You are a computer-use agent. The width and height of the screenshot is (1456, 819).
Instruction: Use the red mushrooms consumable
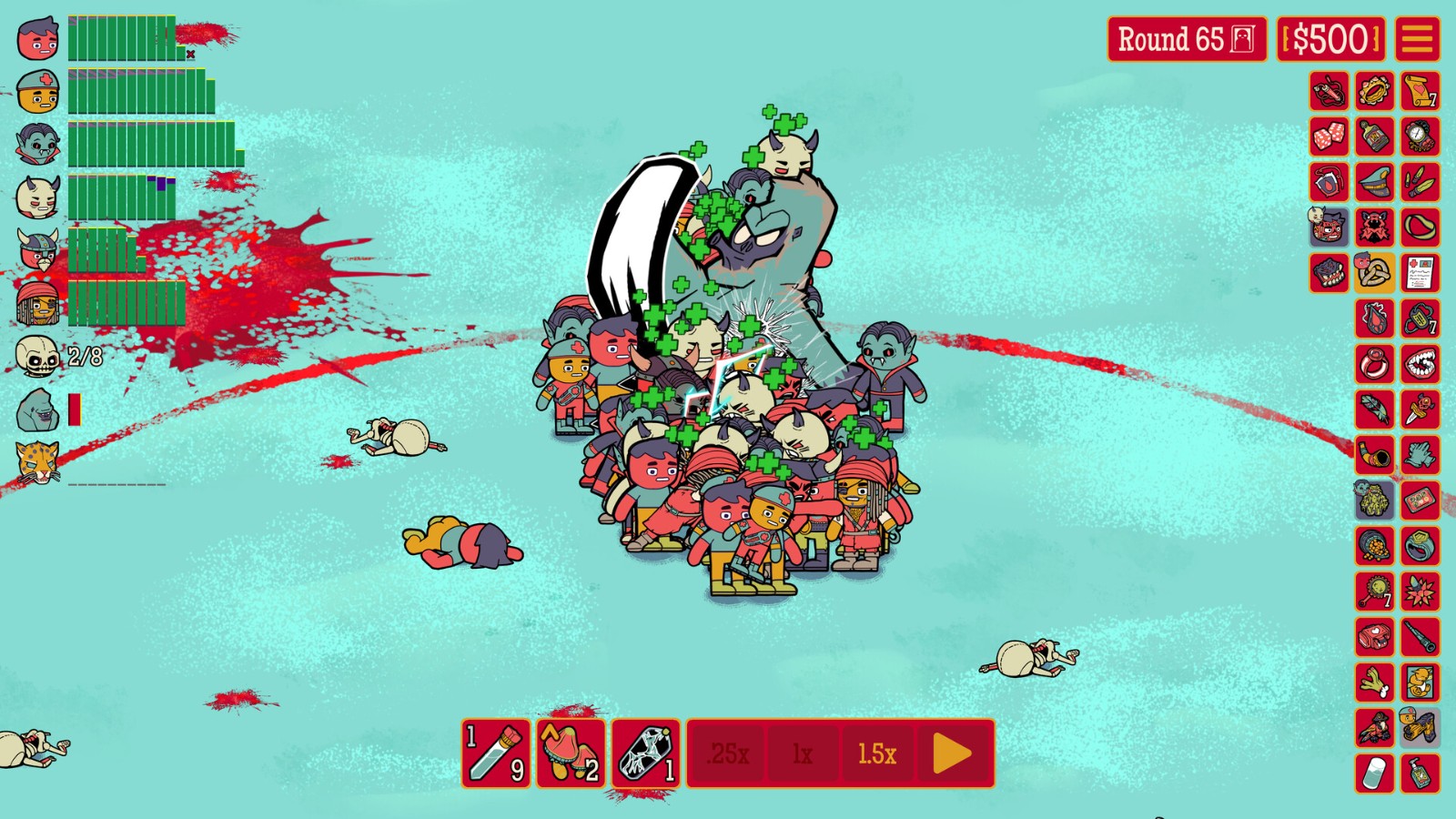(571, 753)
